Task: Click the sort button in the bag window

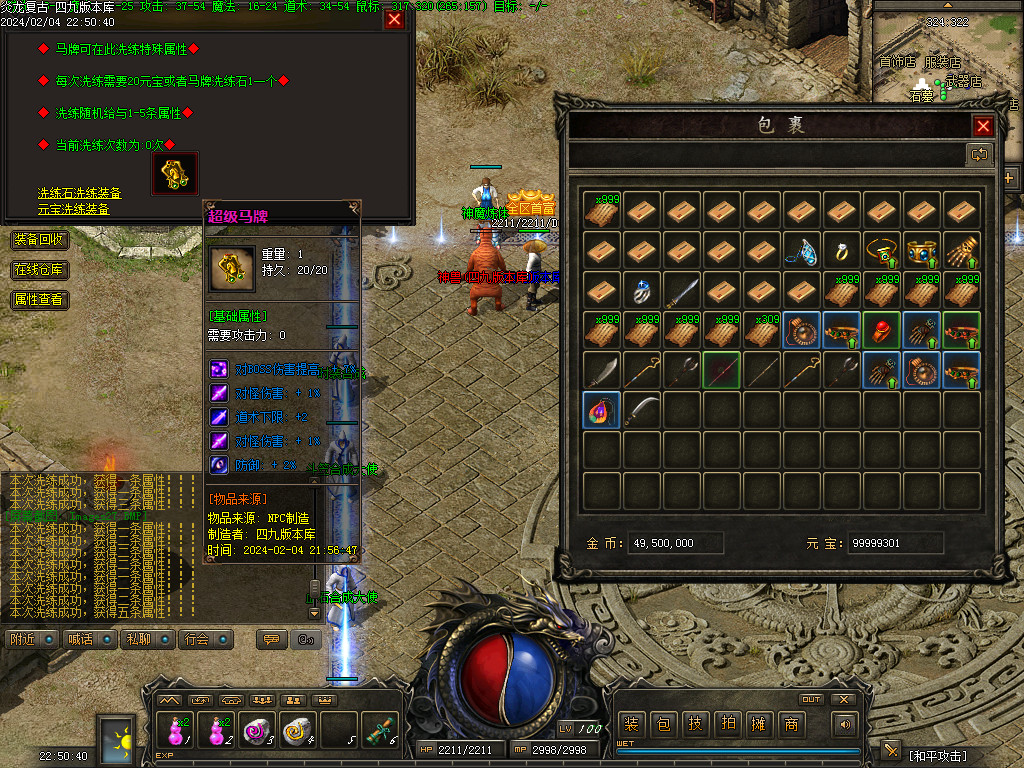Action: pos(978,154)
